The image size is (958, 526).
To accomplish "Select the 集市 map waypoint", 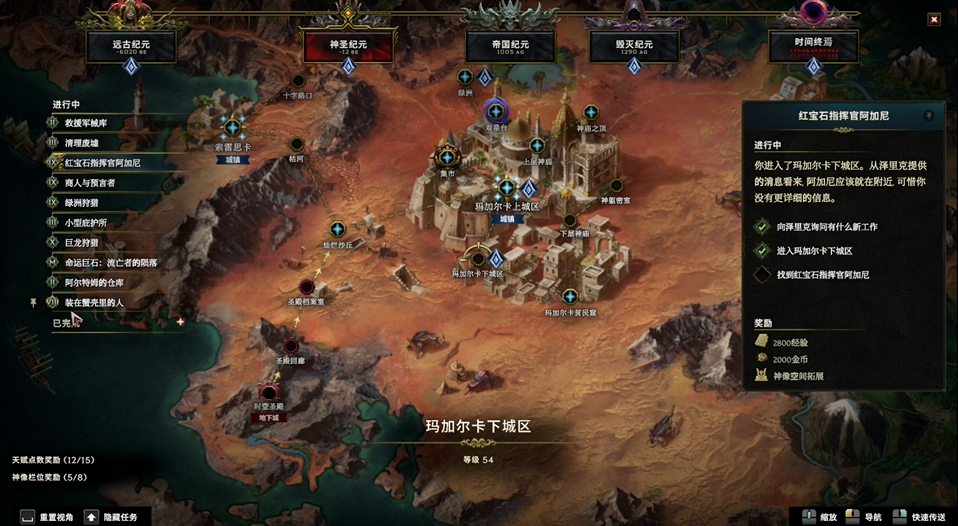I will click(447, 157).
